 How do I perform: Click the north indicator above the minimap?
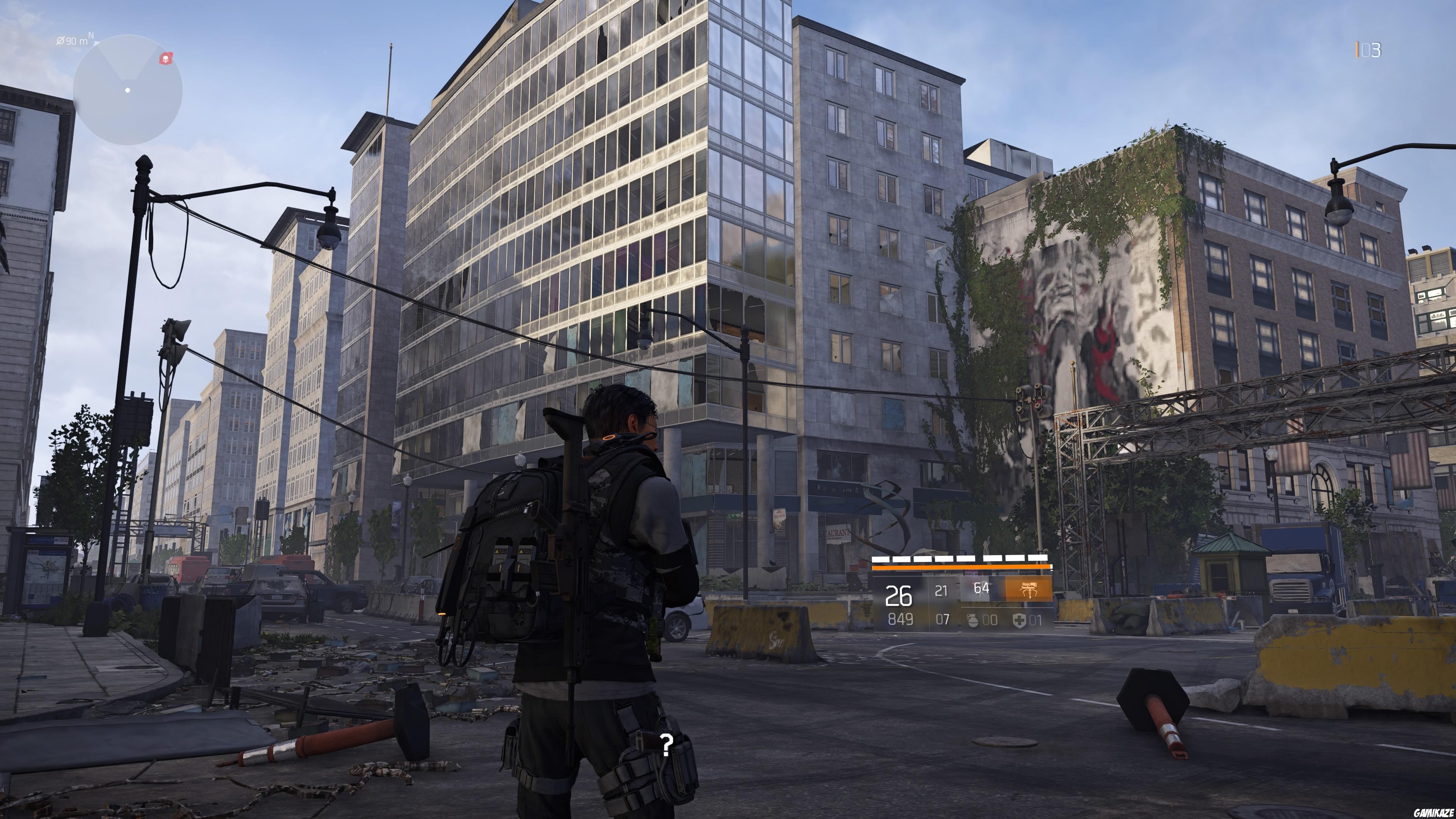tap(91, 35)
